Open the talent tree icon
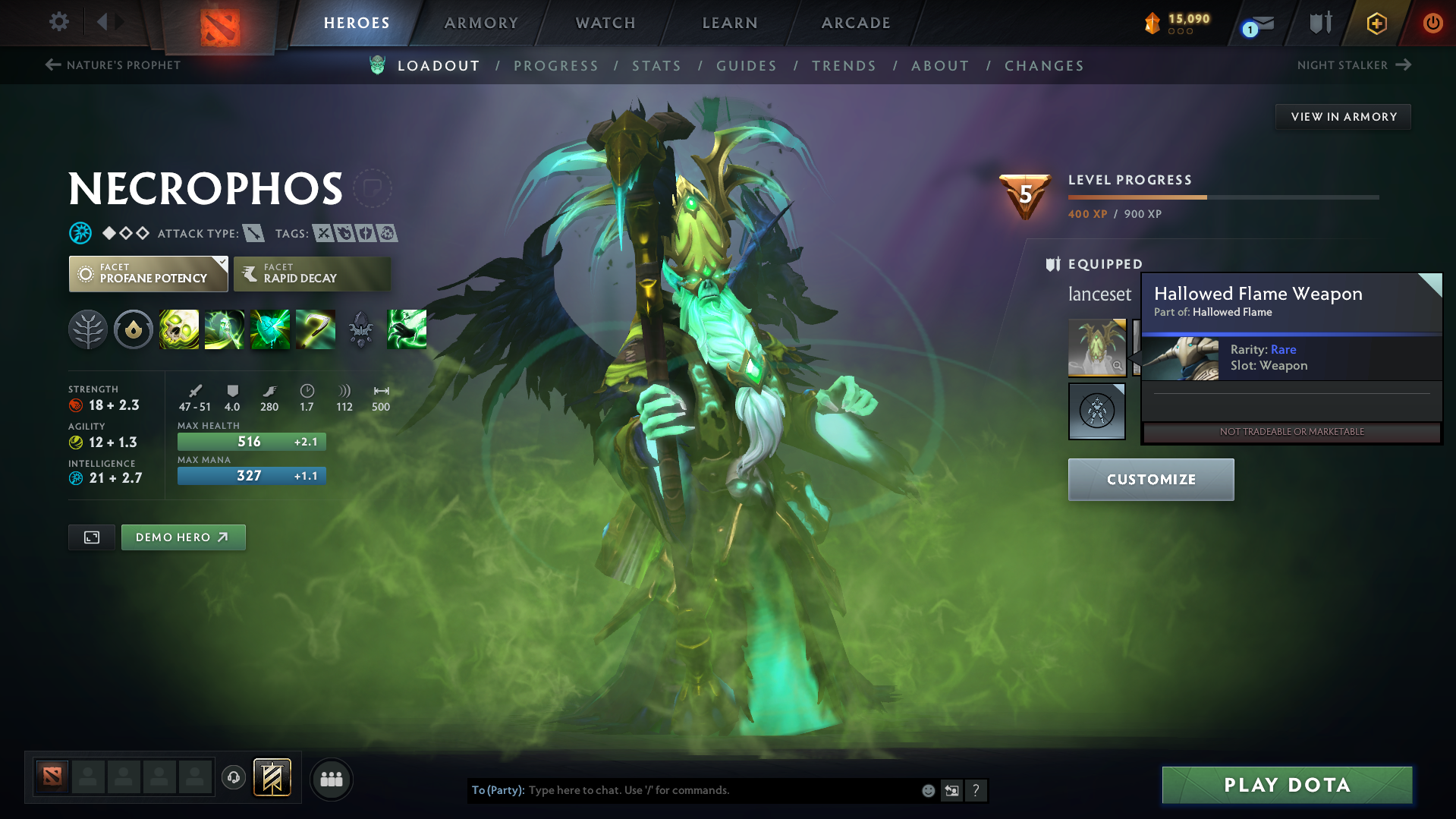Screen dimensions: 1456x819 point(88,329)
